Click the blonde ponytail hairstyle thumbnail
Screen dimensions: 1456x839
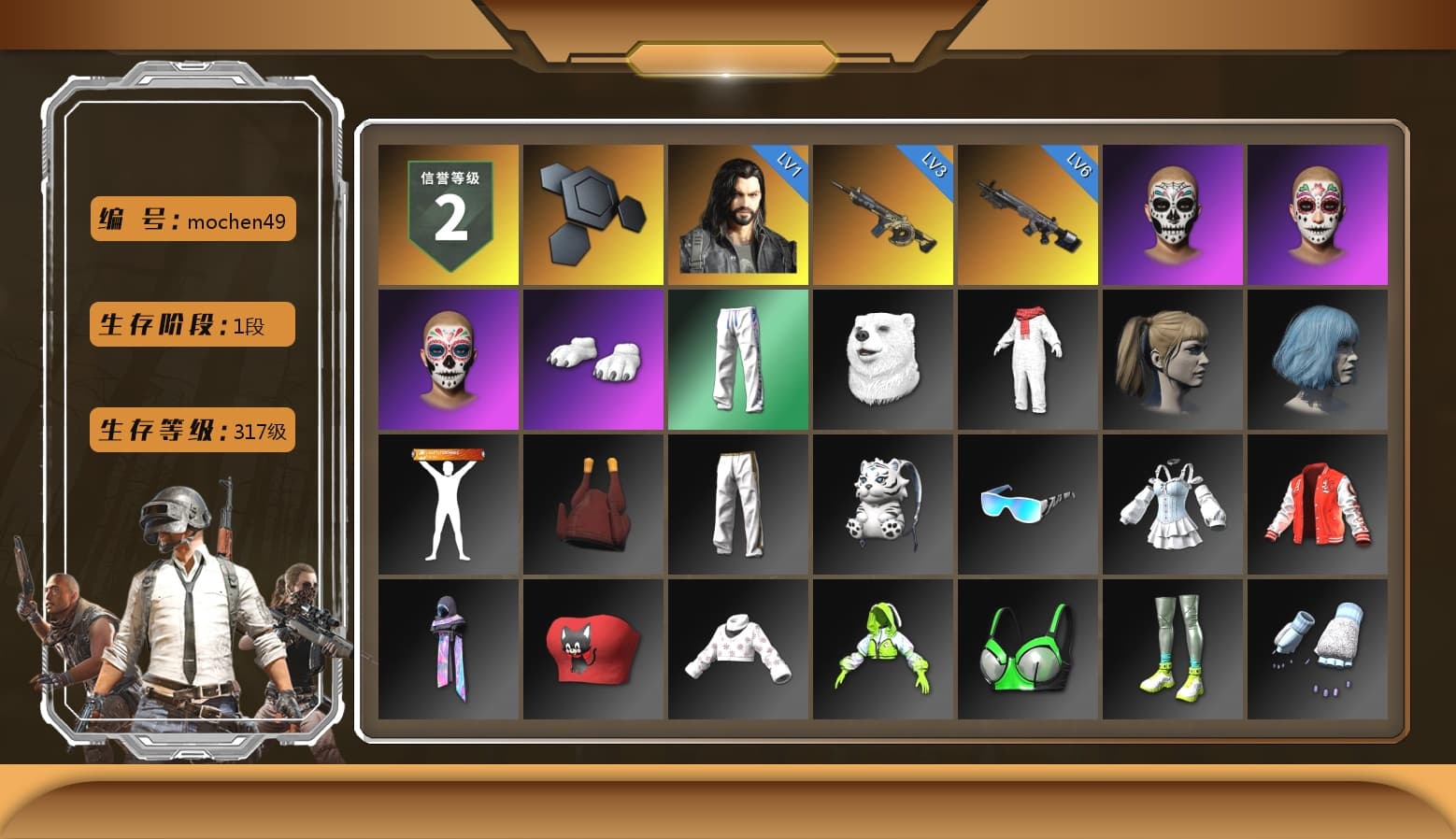click(1174, 360)
